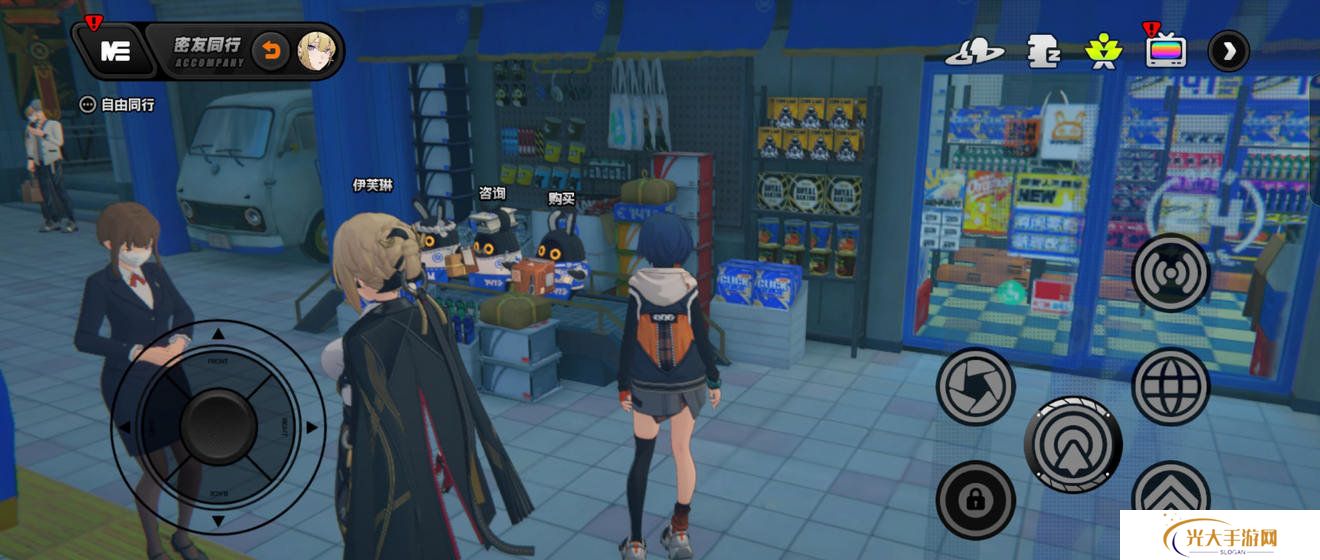The height and width of the screenshot is (560, 1320).
Task: Tap the globe round button
Action: point(1171,386)
